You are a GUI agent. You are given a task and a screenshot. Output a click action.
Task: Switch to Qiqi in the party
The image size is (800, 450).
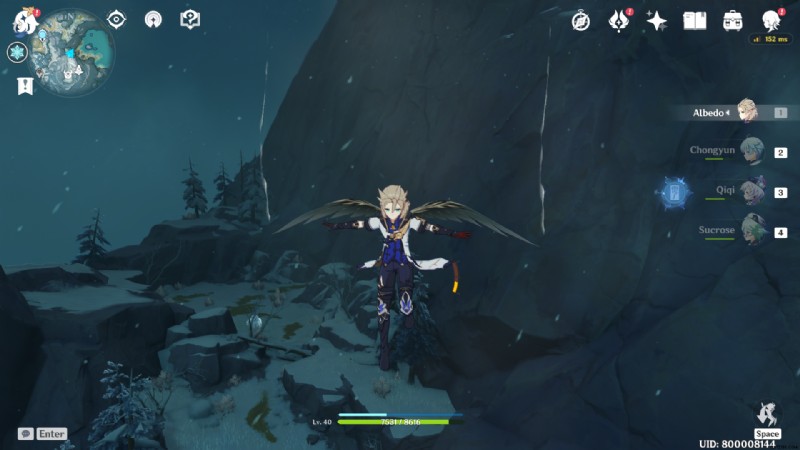751,192
